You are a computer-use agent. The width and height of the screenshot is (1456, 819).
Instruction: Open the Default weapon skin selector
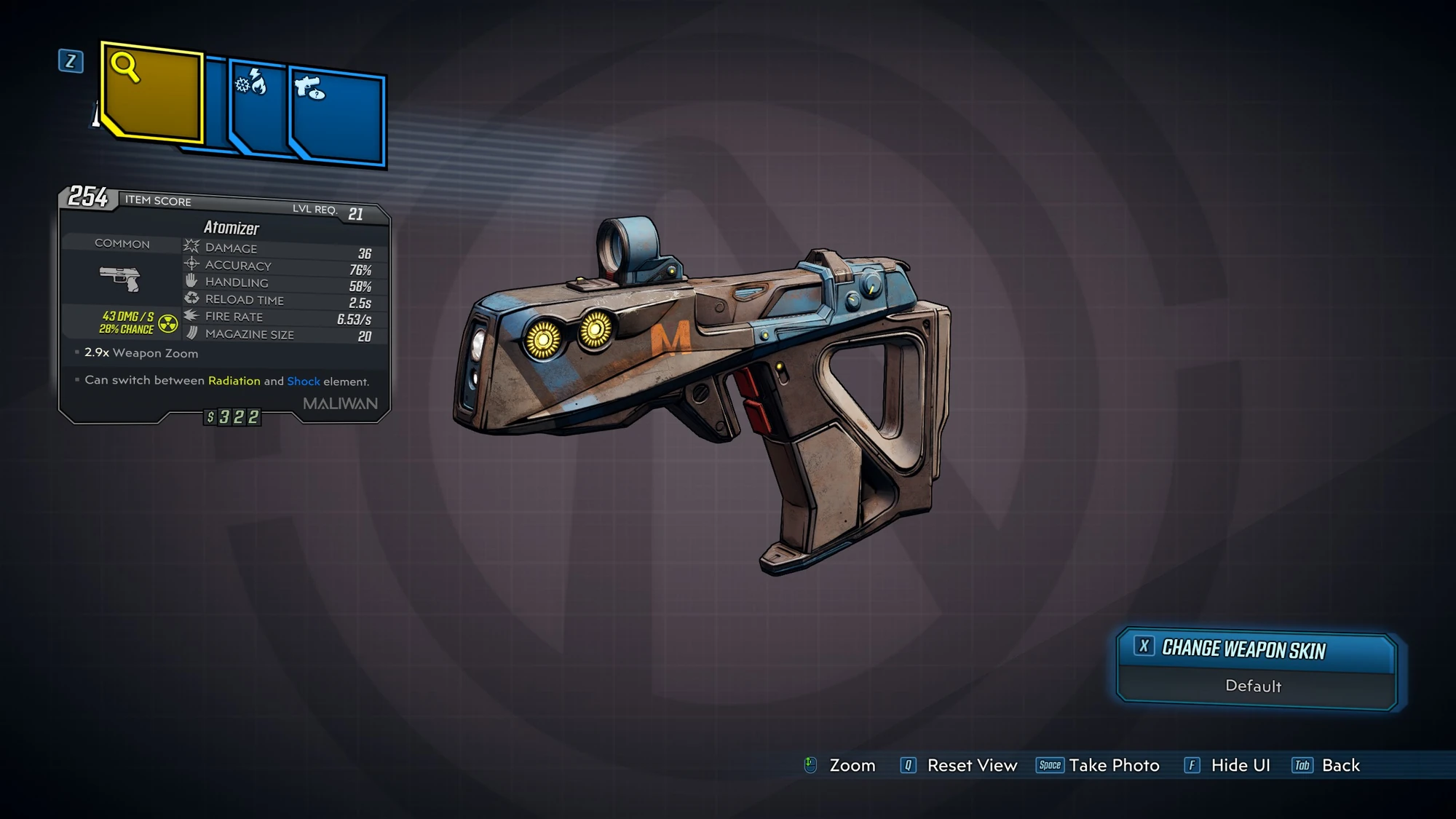click(x=1255, y=687)
